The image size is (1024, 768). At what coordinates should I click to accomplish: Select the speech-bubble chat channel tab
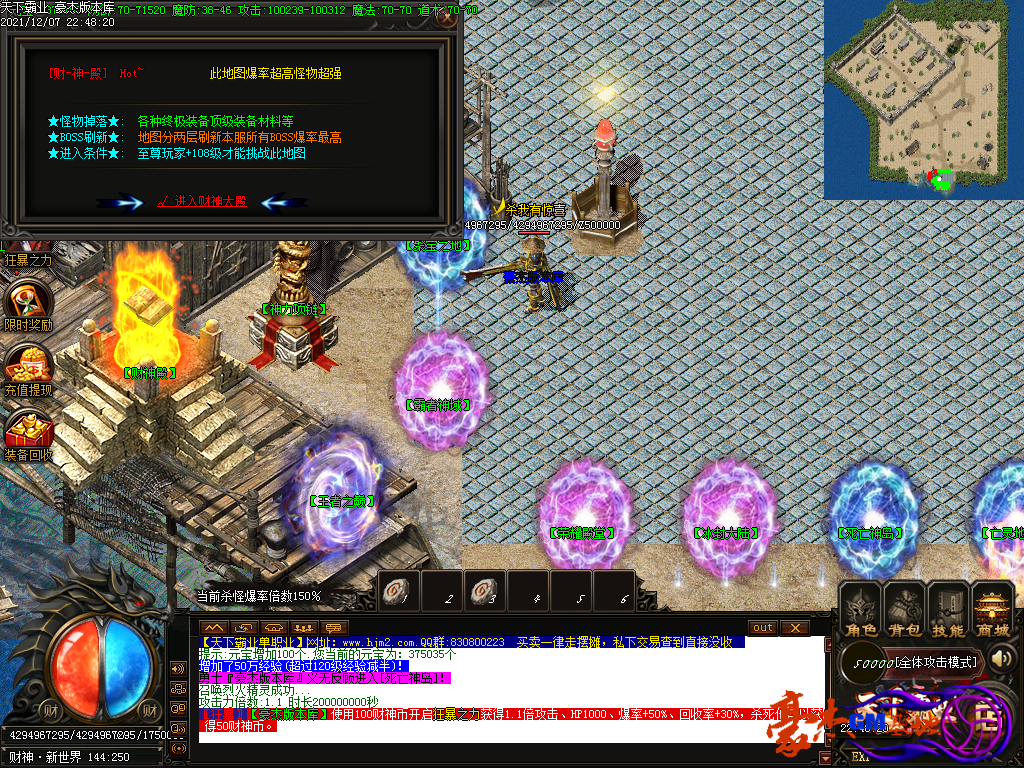pyautogui.click(x=333, y=627)
